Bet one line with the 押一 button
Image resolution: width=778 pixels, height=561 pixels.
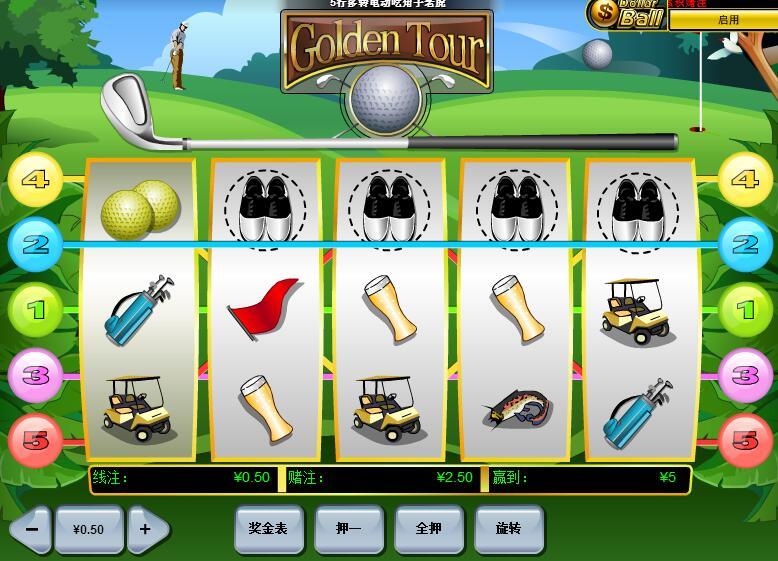[349, 528]
